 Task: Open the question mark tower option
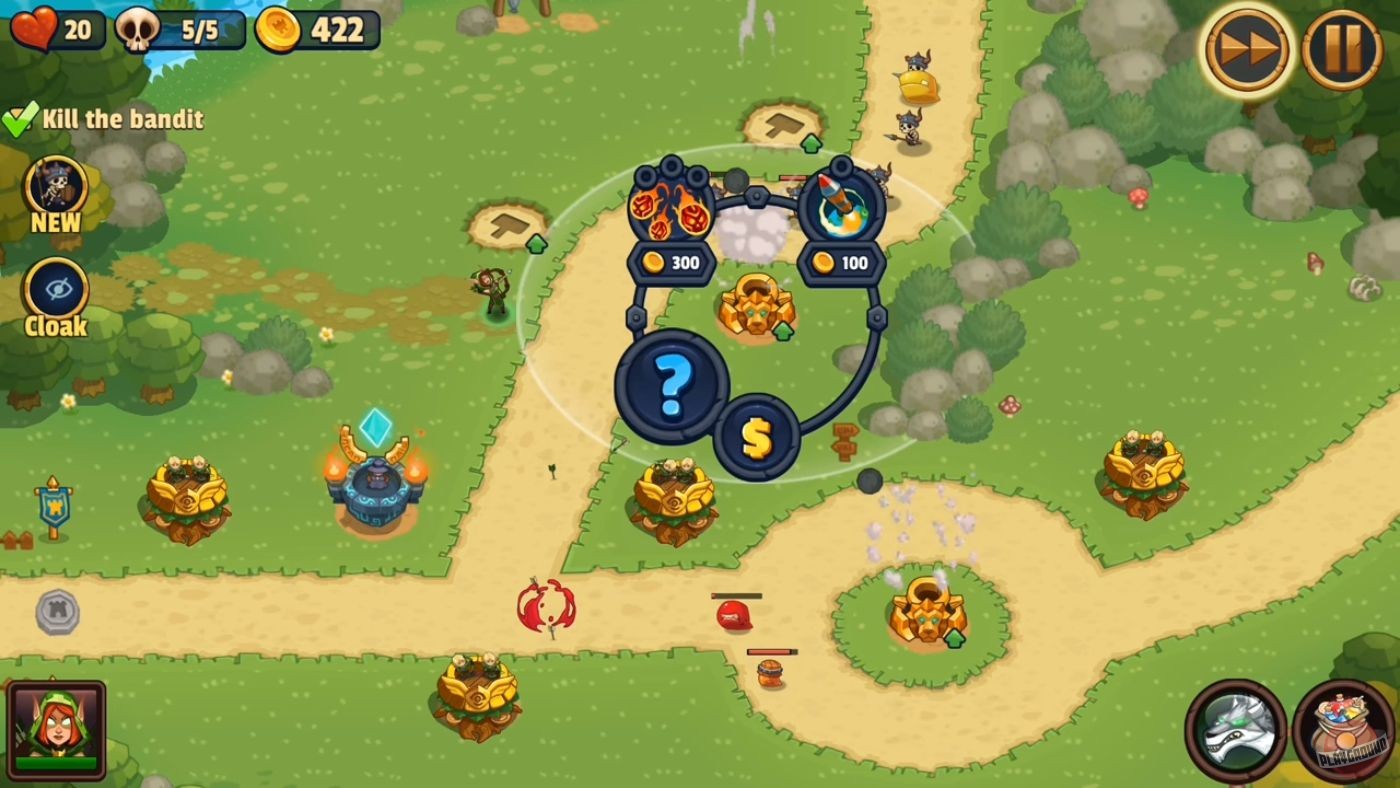[671, 390]
